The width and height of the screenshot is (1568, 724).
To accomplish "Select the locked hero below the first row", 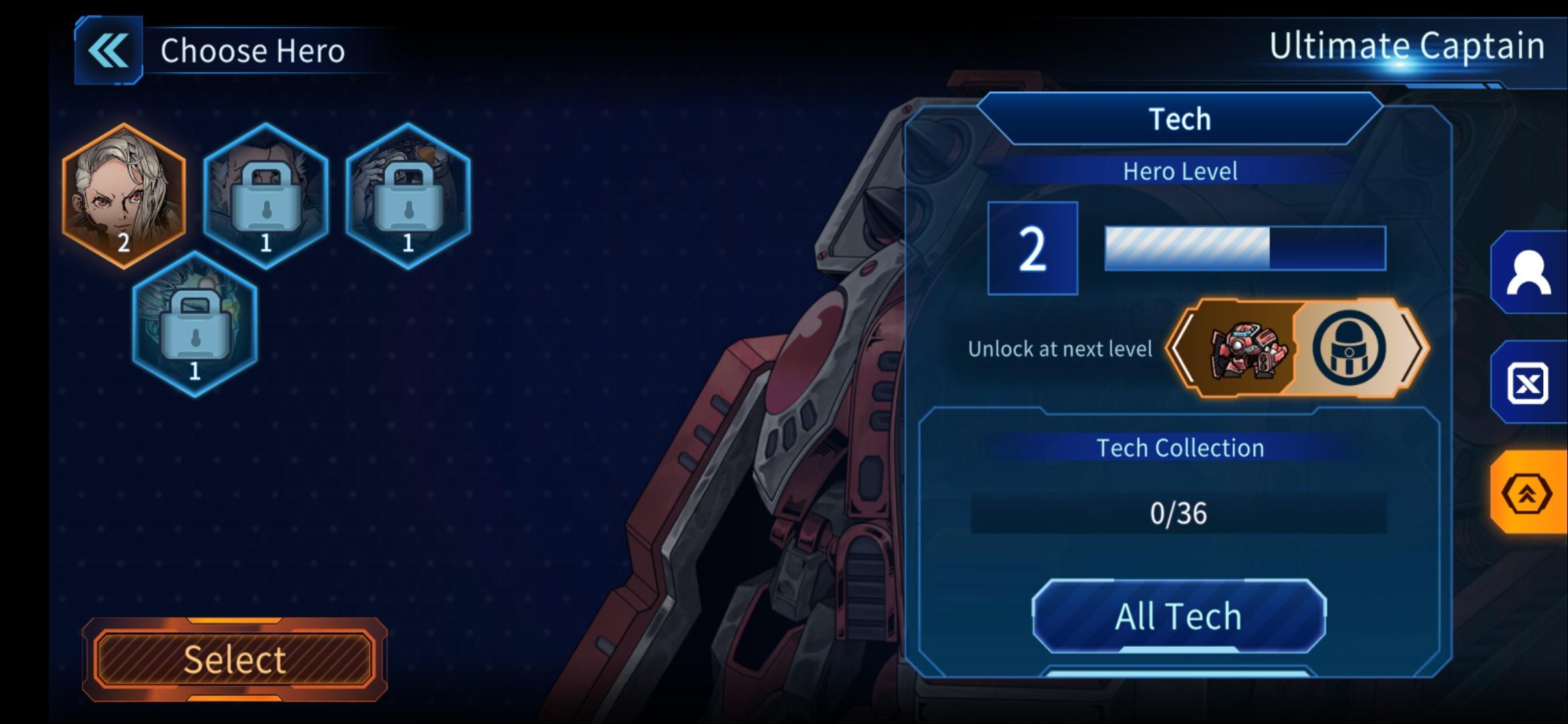I will click(195, 324).
